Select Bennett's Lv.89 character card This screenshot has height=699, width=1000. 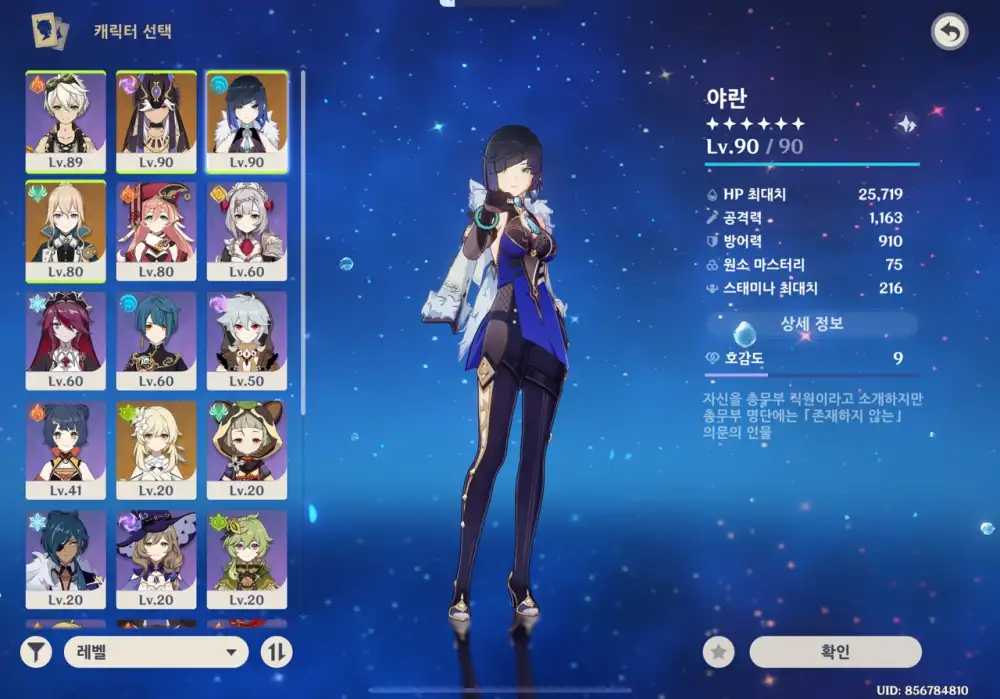[66, 121]
